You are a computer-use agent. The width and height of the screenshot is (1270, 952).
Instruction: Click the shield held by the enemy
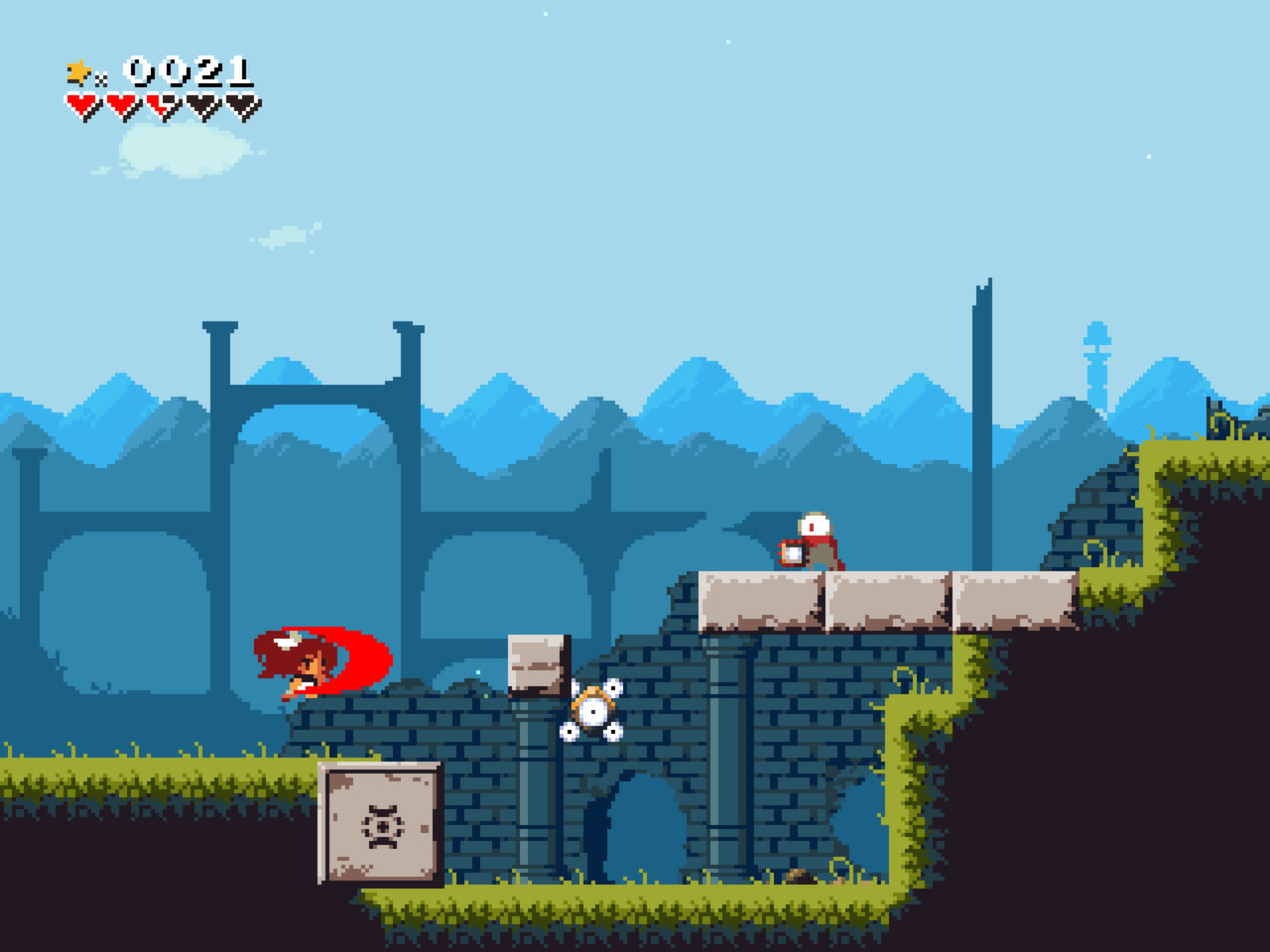click(x=794, y=553)
